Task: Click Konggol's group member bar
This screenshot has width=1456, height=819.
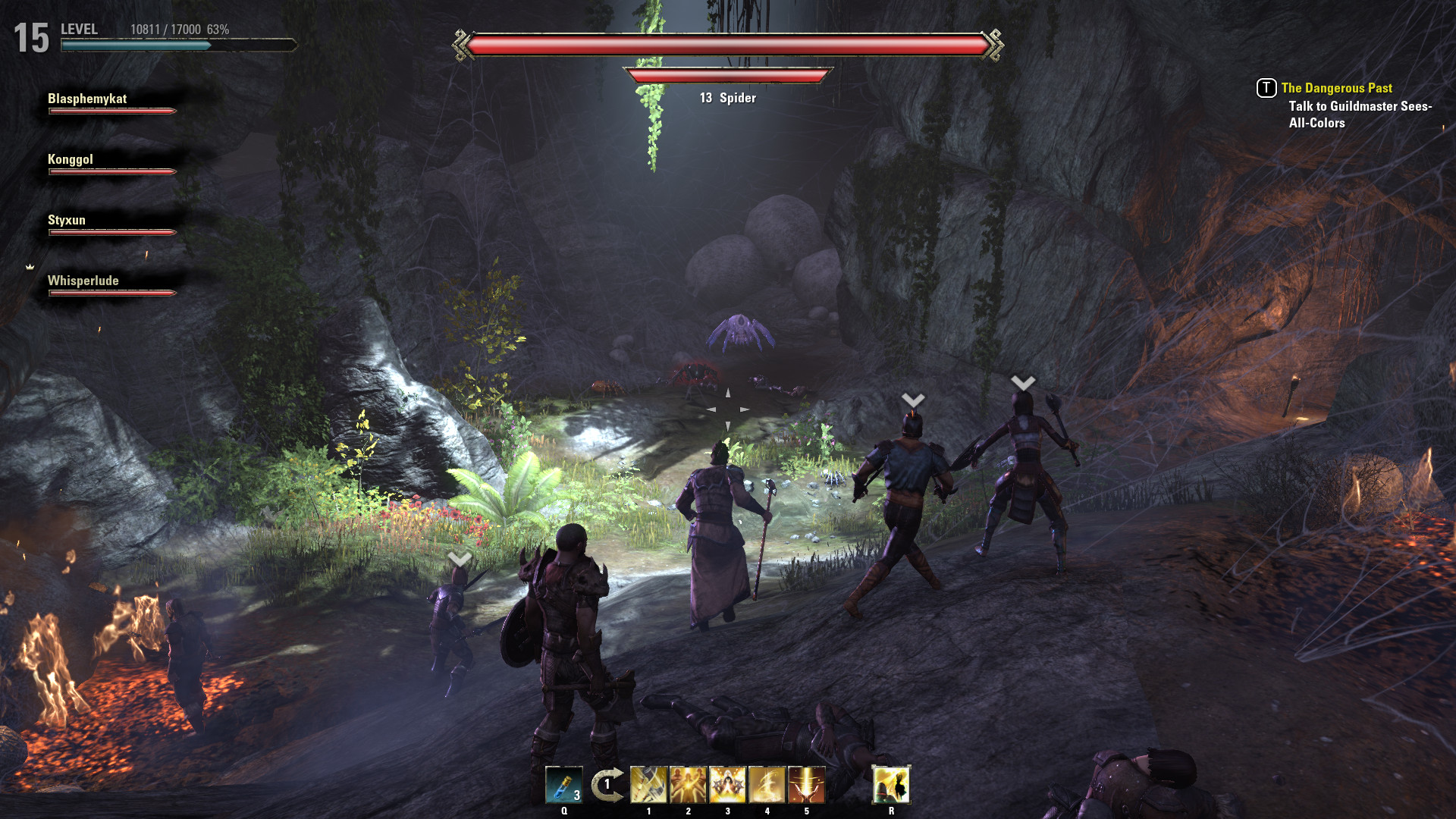Action: (x=111, y=172)
